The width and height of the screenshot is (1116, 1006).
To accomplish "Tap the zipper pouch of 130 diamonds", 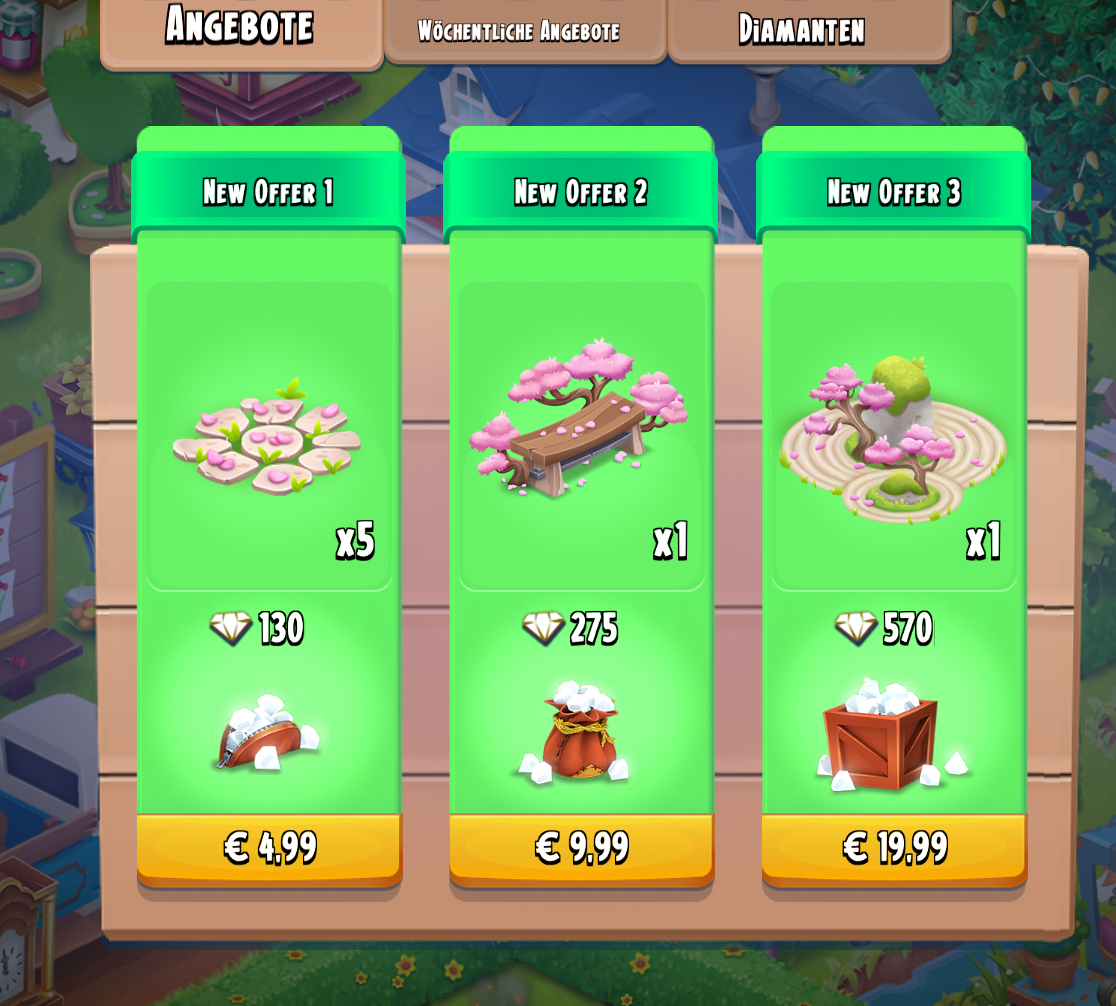I will 266,735.
